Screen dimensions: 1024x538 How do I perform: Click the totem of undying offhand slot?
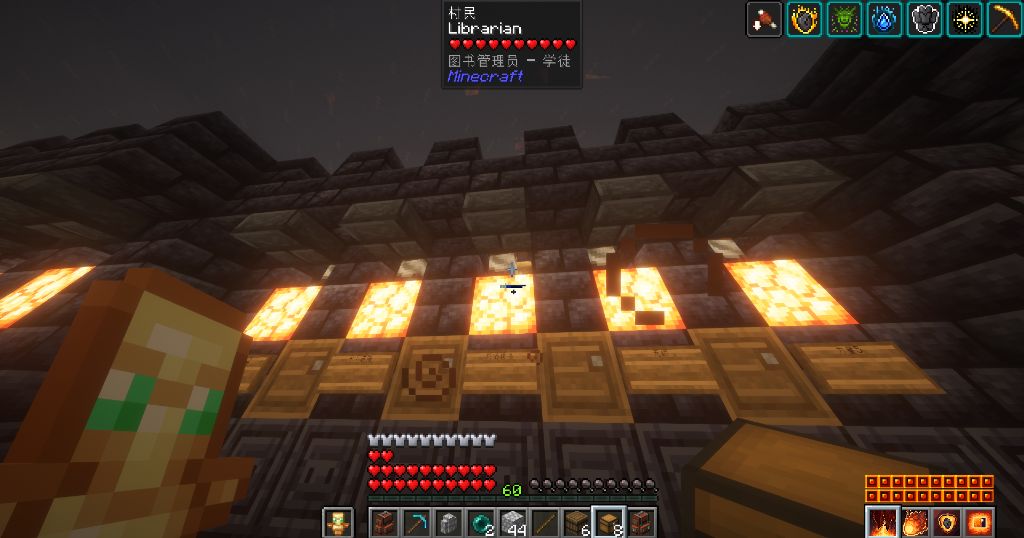(x=337, y=523)
